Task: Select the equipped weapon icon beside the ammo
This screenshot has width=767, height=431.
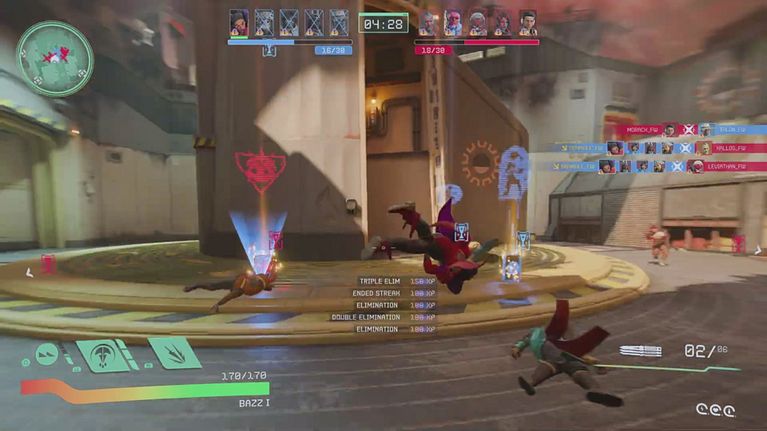Action: coord(640,351)
